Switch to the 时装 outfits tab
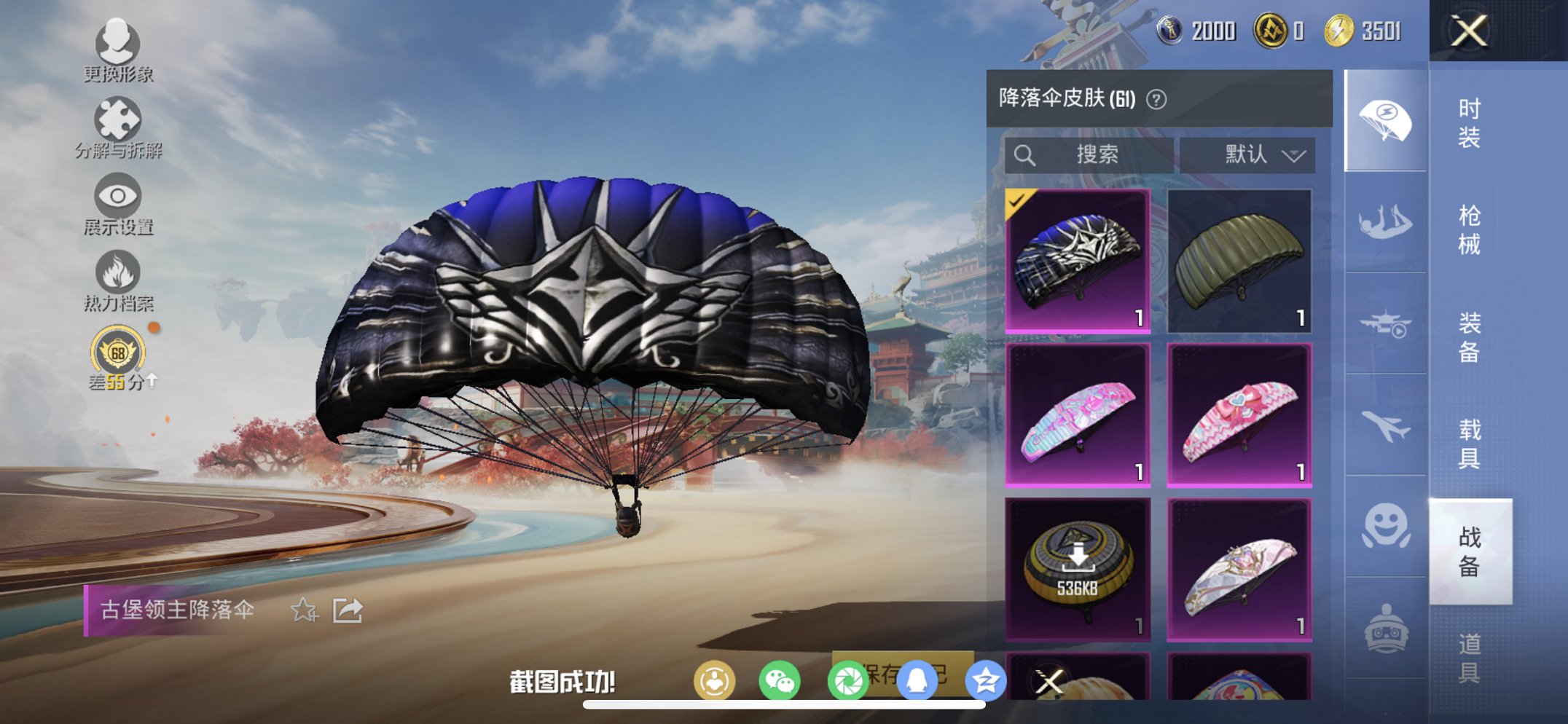The height and width of the screenshot is (724, 1568). [1470, 124]
